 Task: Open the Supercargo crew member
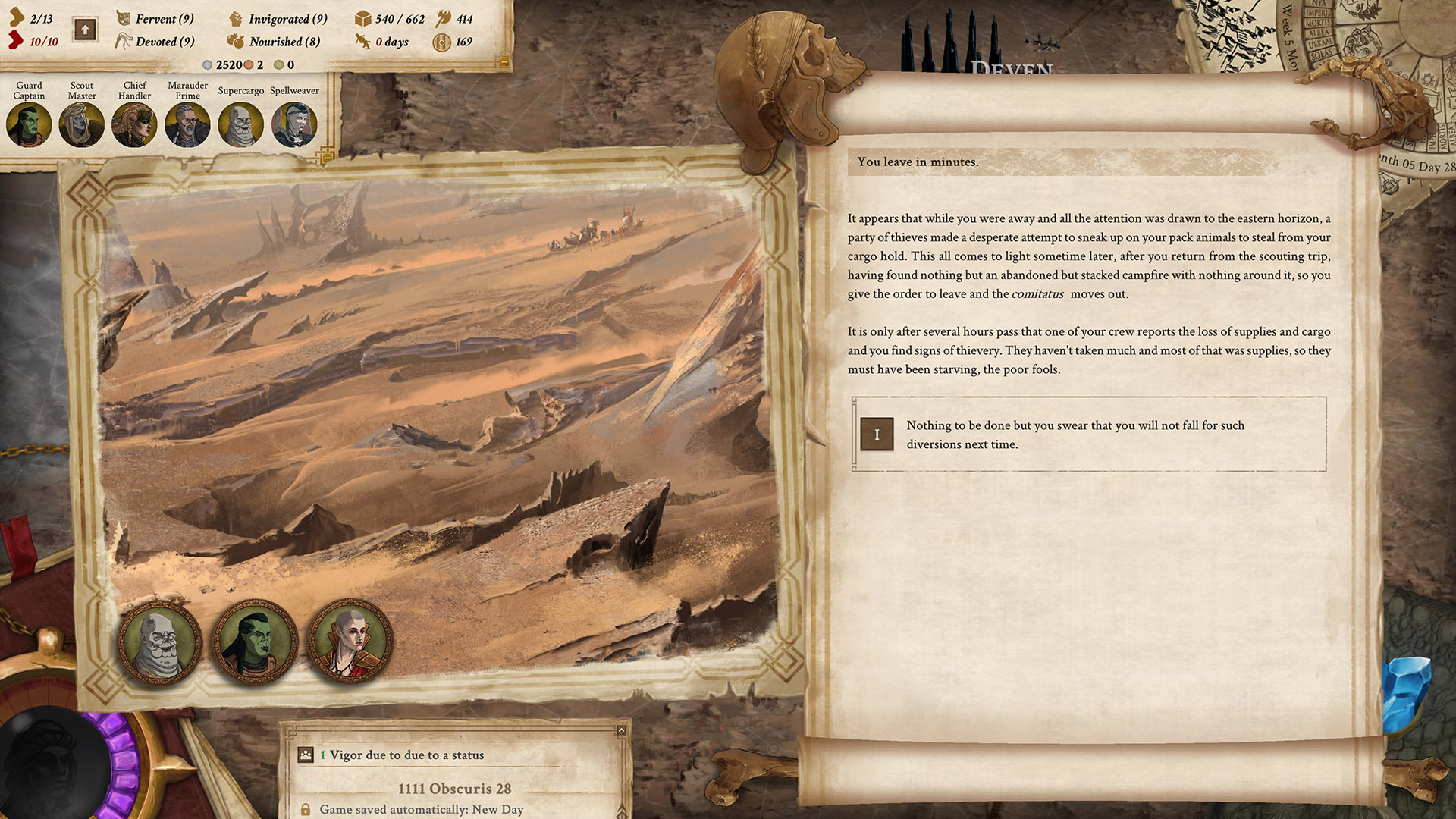coord(240,124)
